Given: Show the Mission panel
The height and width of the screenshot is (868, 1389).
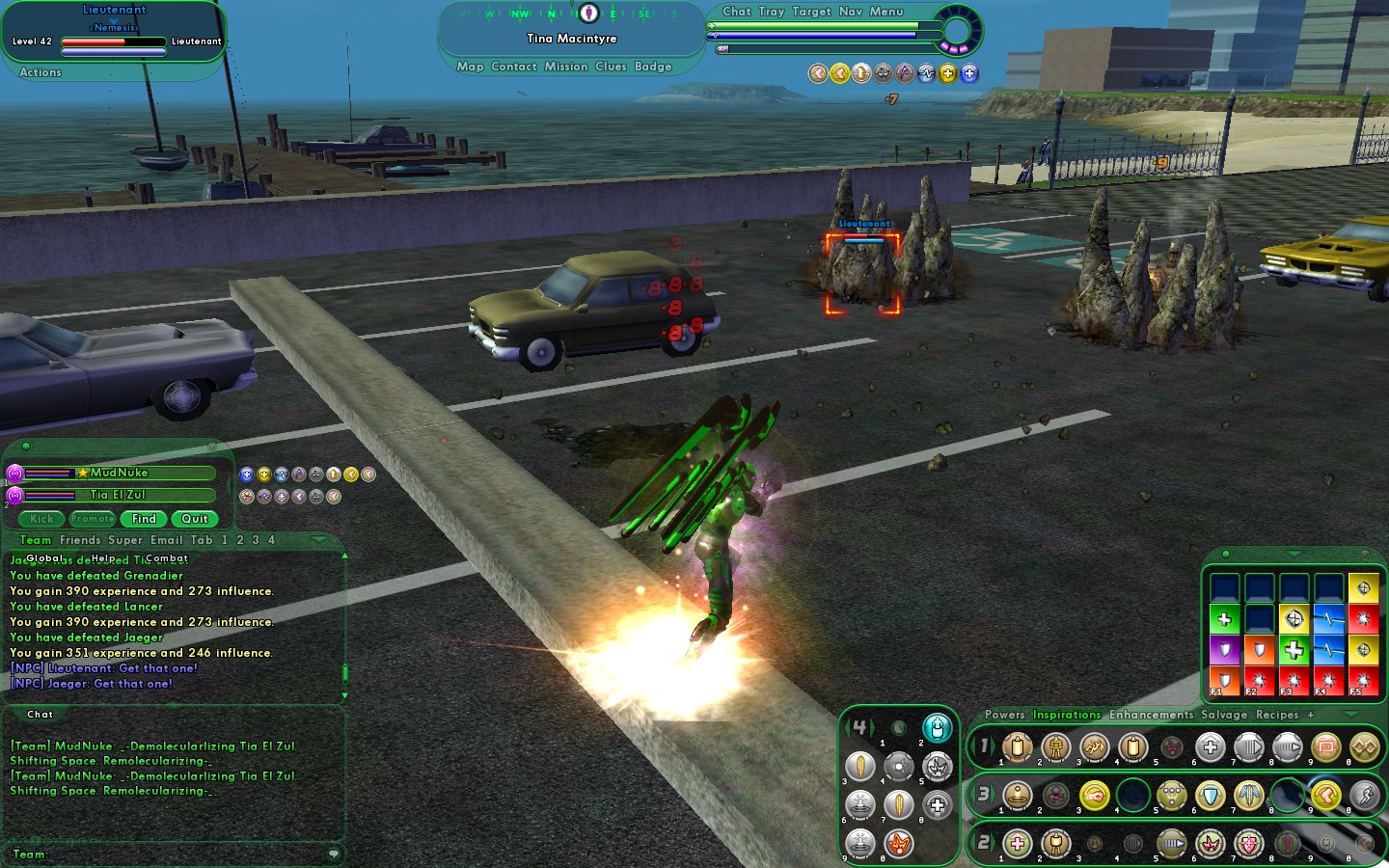Looking at the screenshot, I should (565, 67).
